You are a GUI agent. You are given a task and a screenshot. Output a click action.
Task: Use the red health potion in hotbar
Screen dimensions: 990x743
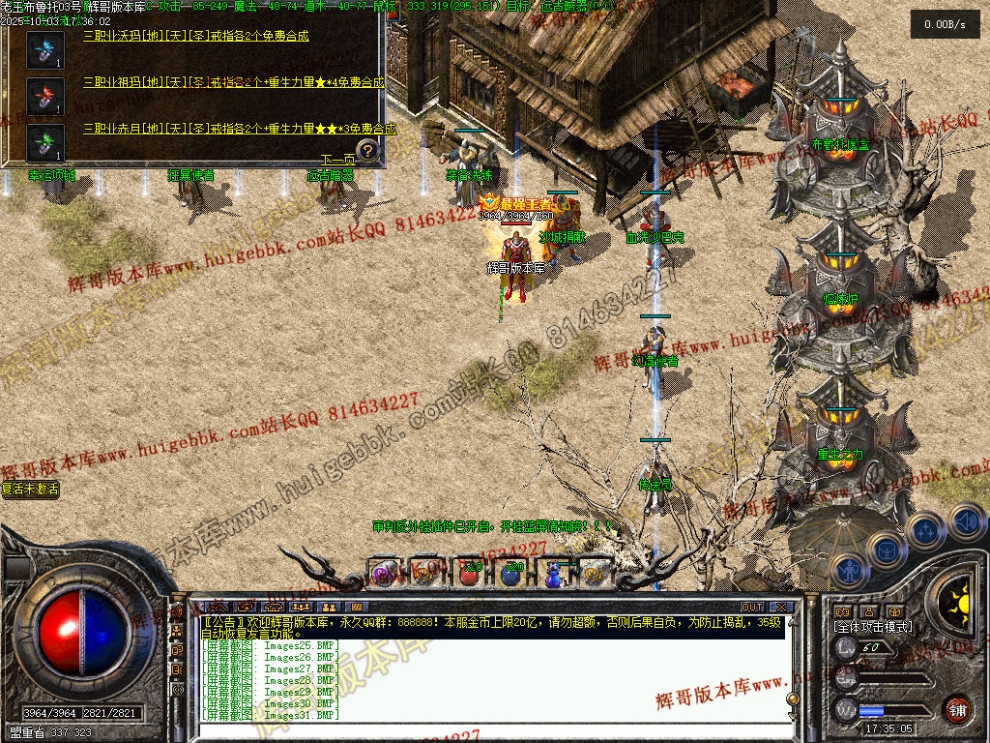click(x=470, y=573)
